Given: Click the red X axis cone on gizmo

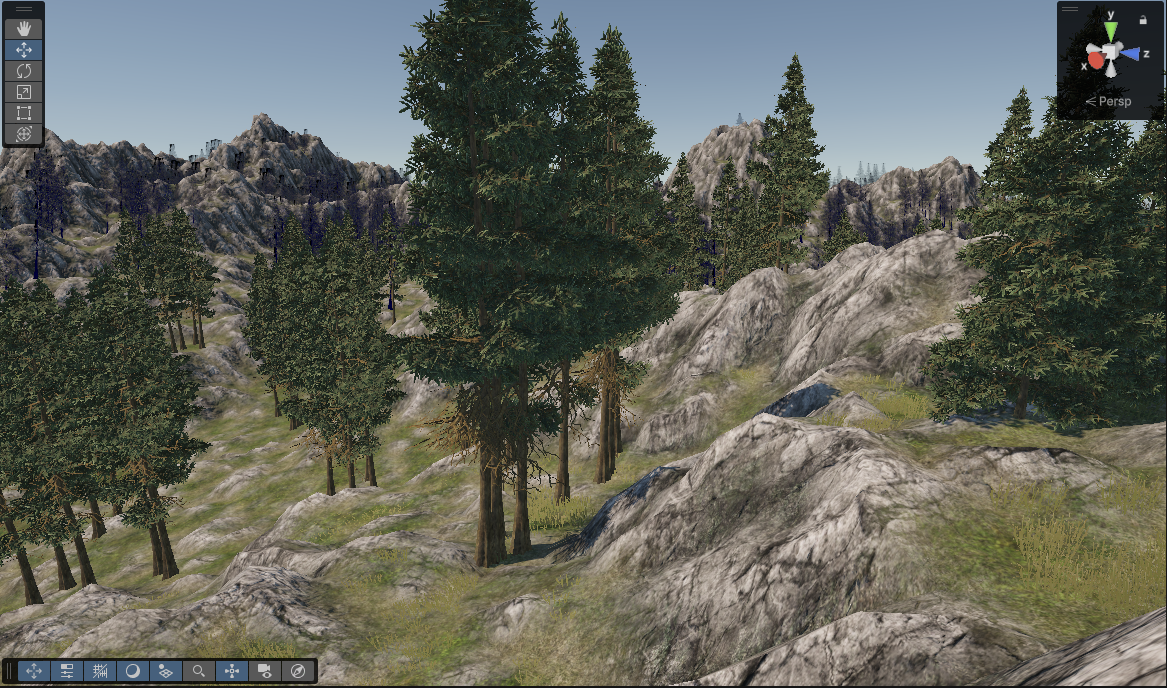Looking at the screenshot, I should [x=1096, y=61].
